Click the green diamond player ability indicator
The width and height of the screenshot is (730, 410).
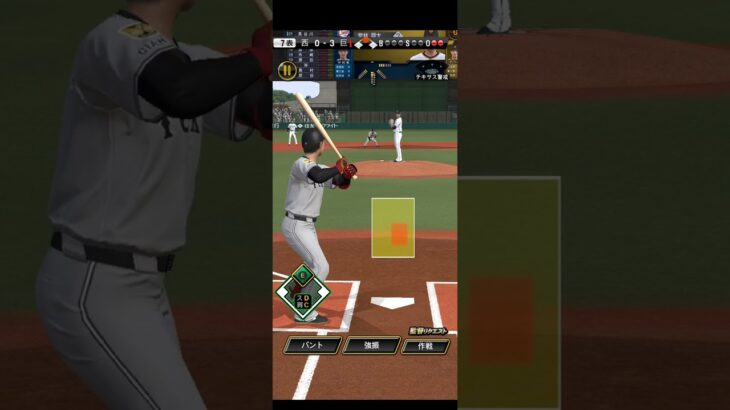tap(303, 292)
